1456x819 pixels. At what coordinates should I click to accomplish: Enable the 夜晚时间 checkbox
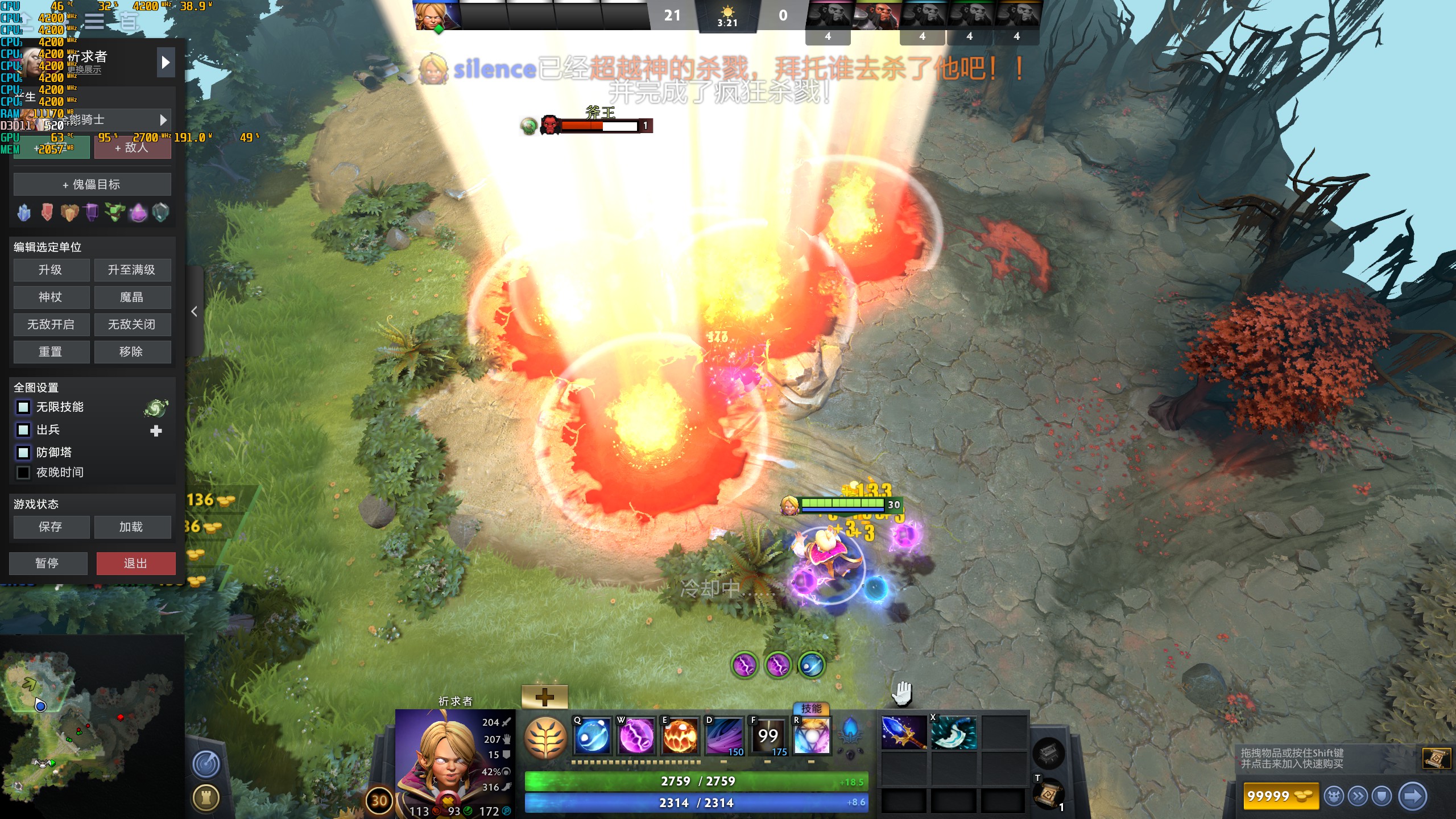click(x=23, y=472)
